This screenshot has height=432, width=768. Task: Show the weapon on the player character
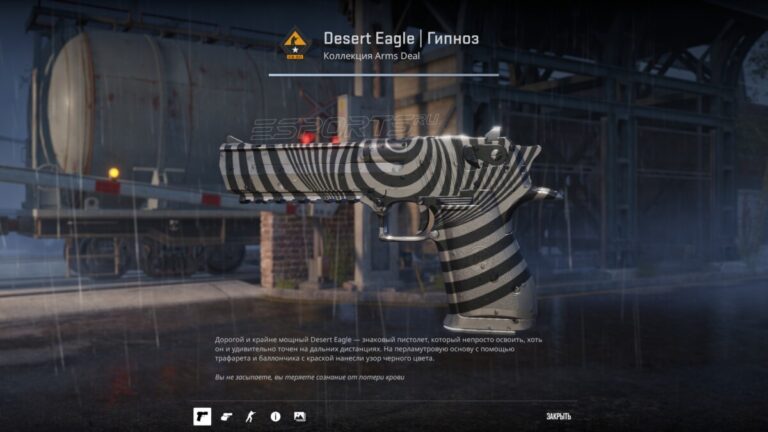pos(251,416)
